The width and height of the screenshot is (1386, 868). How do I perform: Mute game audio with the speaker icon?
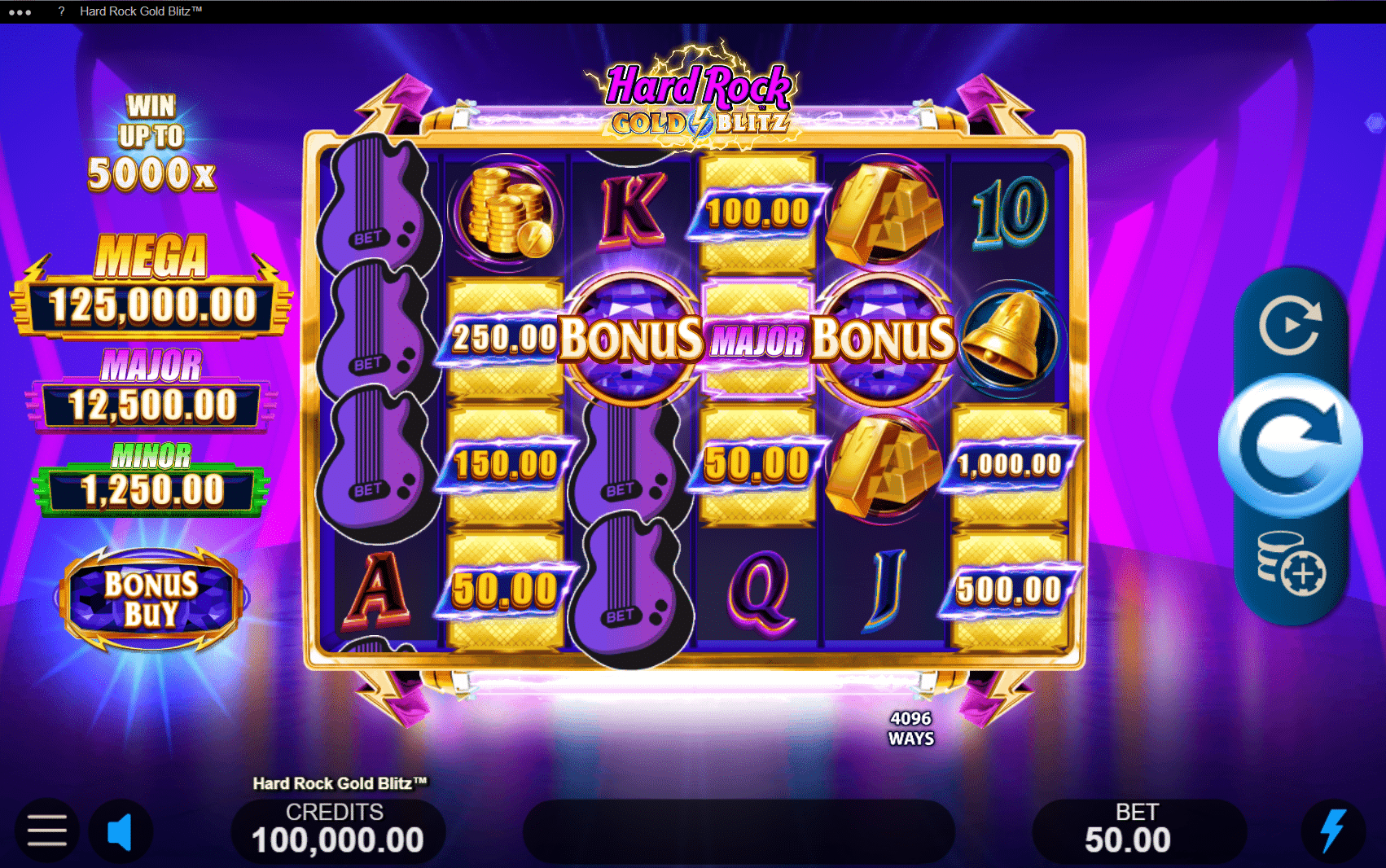pyautogui.click(x=121, y=831)
